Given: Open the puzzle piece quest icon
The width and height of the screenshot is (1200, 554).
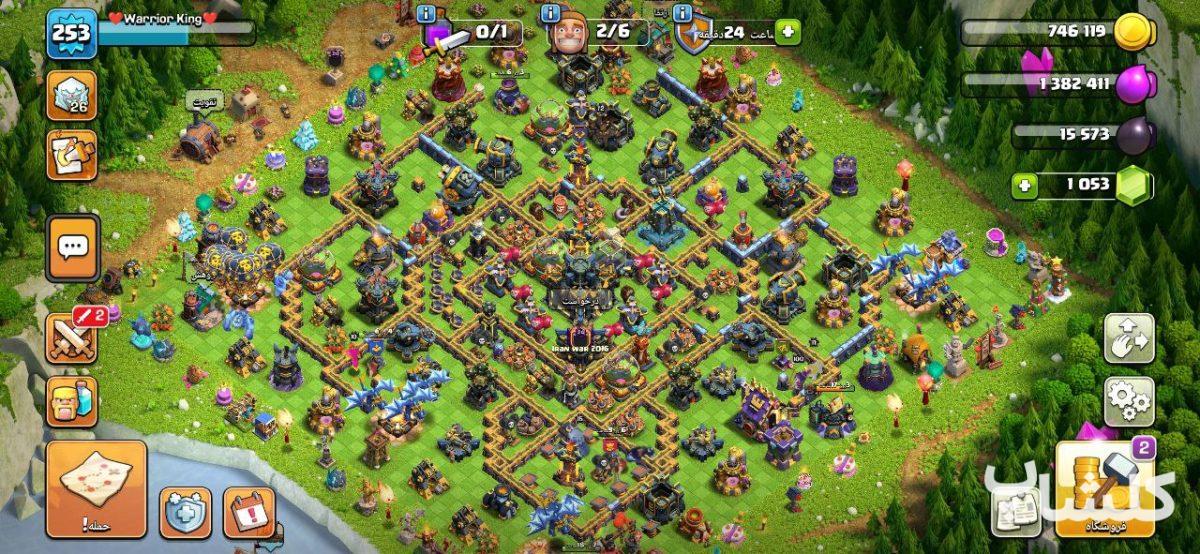Looking at the screenshot, I should [71, 155].
